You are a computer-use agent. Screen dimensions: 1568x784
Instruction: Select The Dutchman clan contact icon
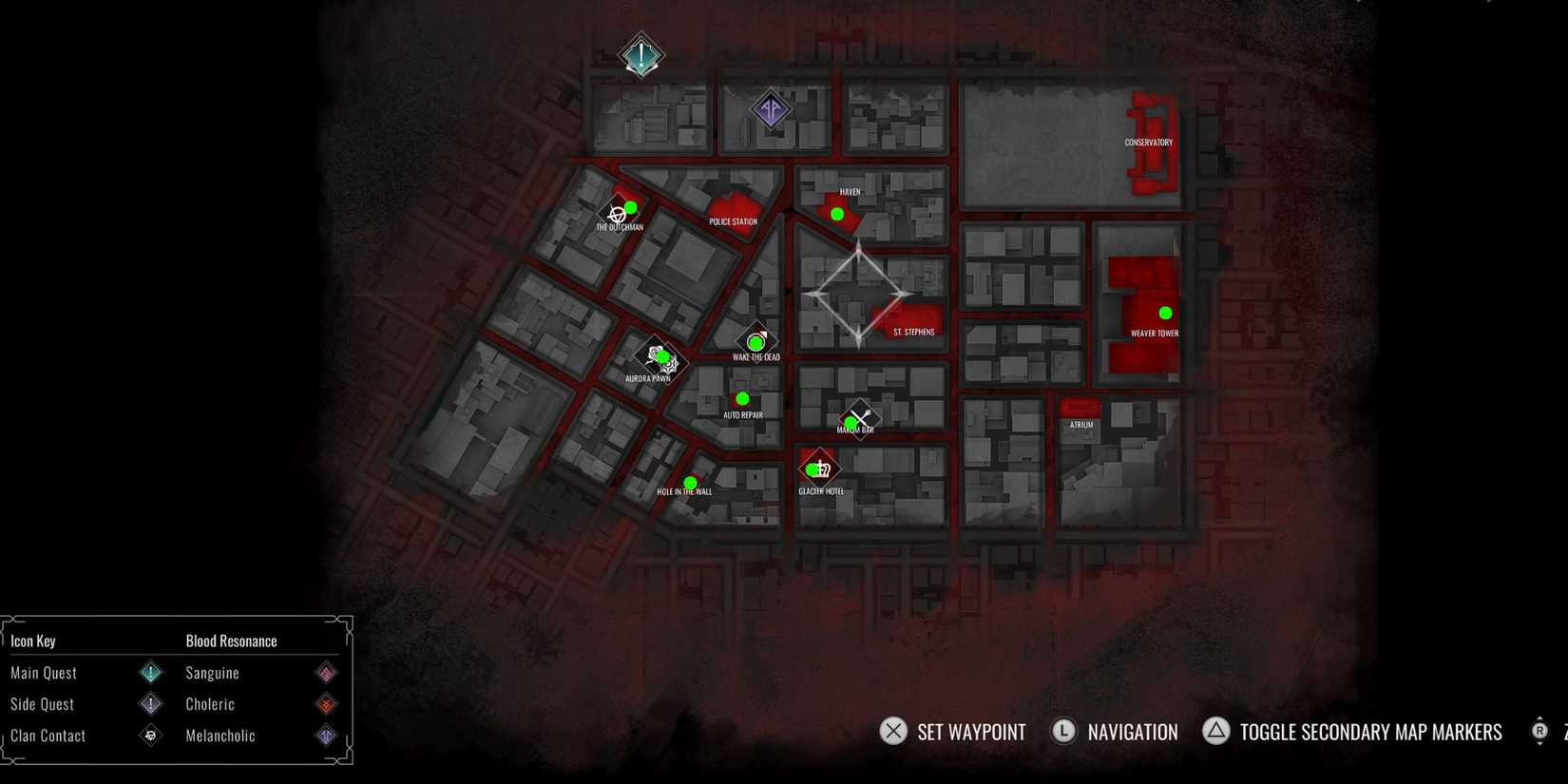click(x=619, y=212)
